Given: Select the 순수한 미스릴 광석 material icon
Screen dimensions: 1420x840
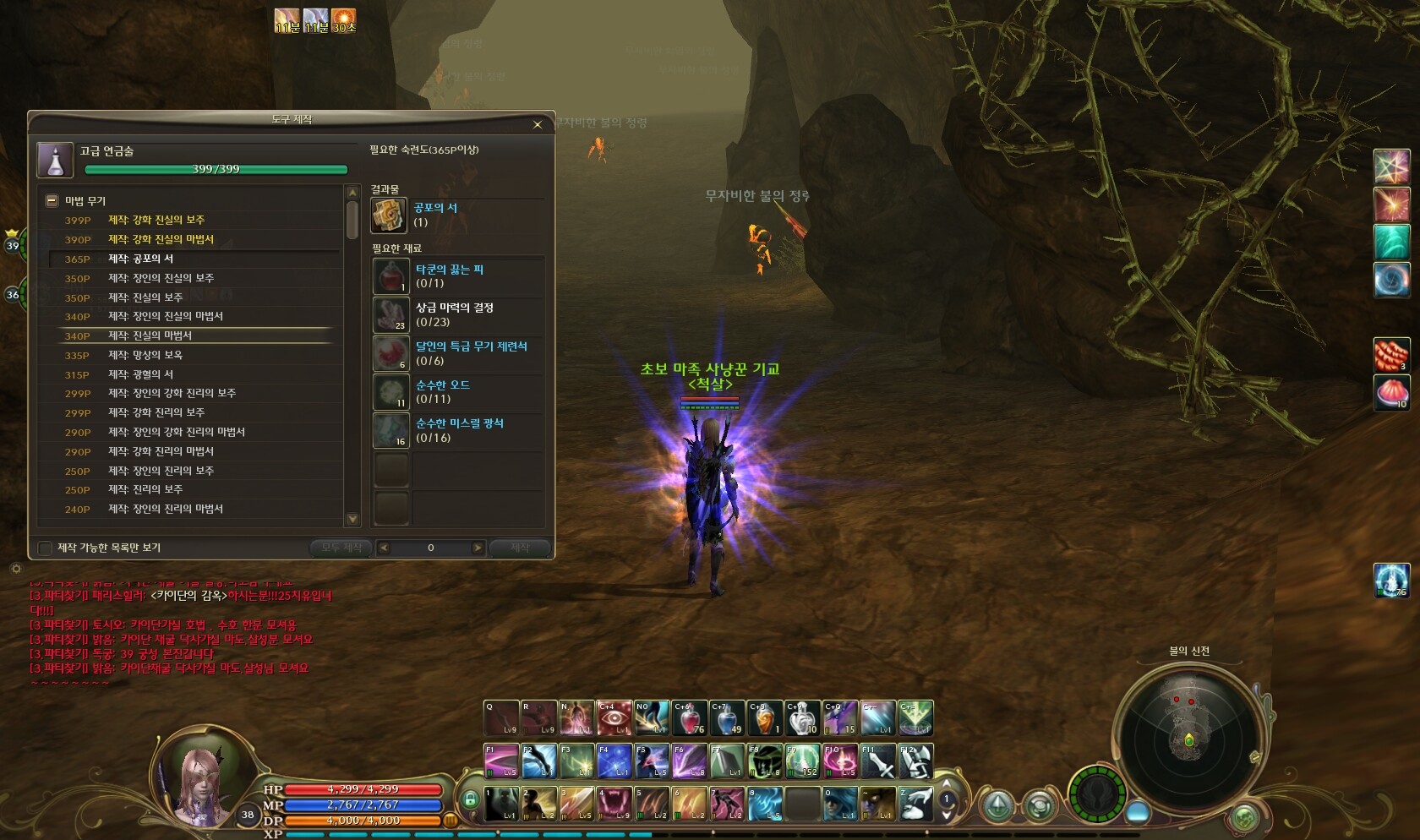Looking at the screenshot, I should [x=390, y=430].
